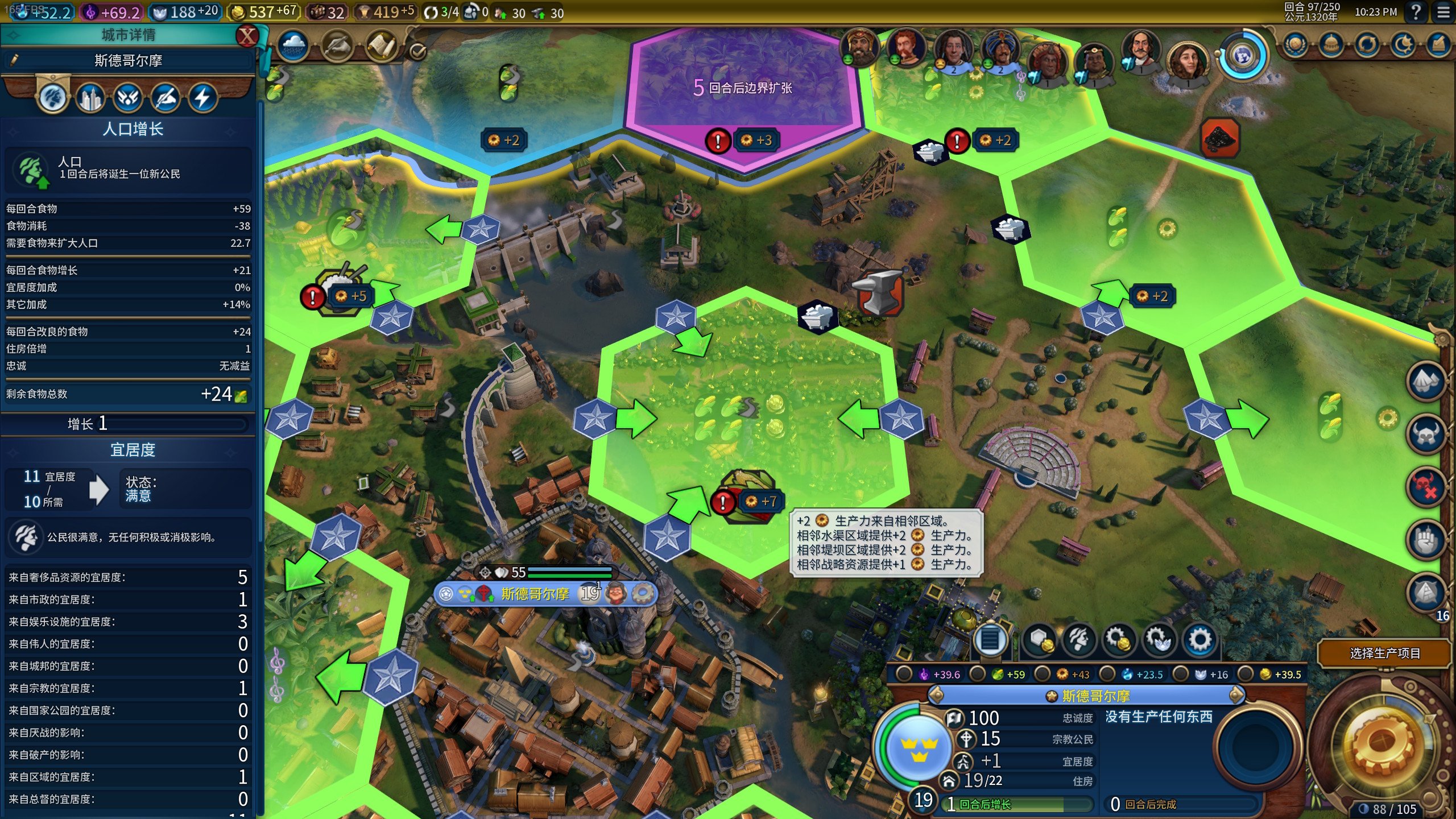Toggle the gold yield focus checkbox
Screen dimensions: 1456x819
pos(1246,675)
